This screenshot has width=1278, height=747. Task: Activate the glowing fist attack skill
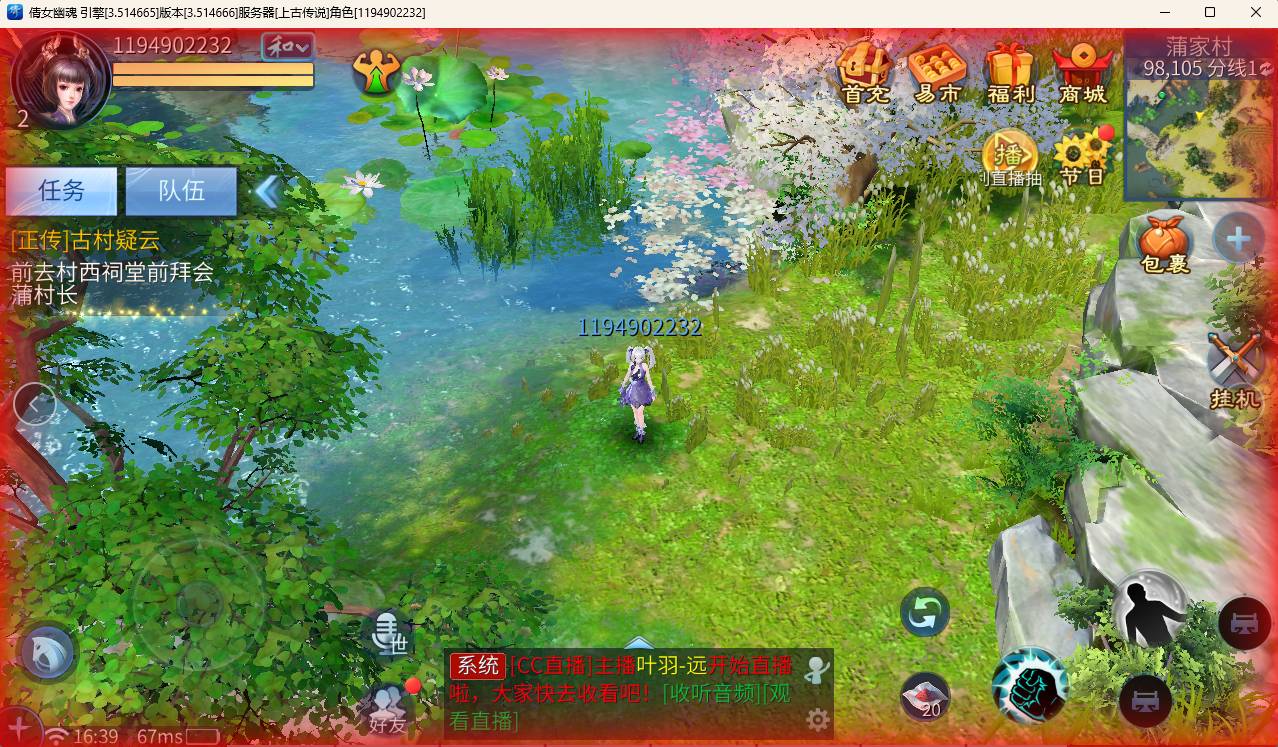click(1030, 687)
